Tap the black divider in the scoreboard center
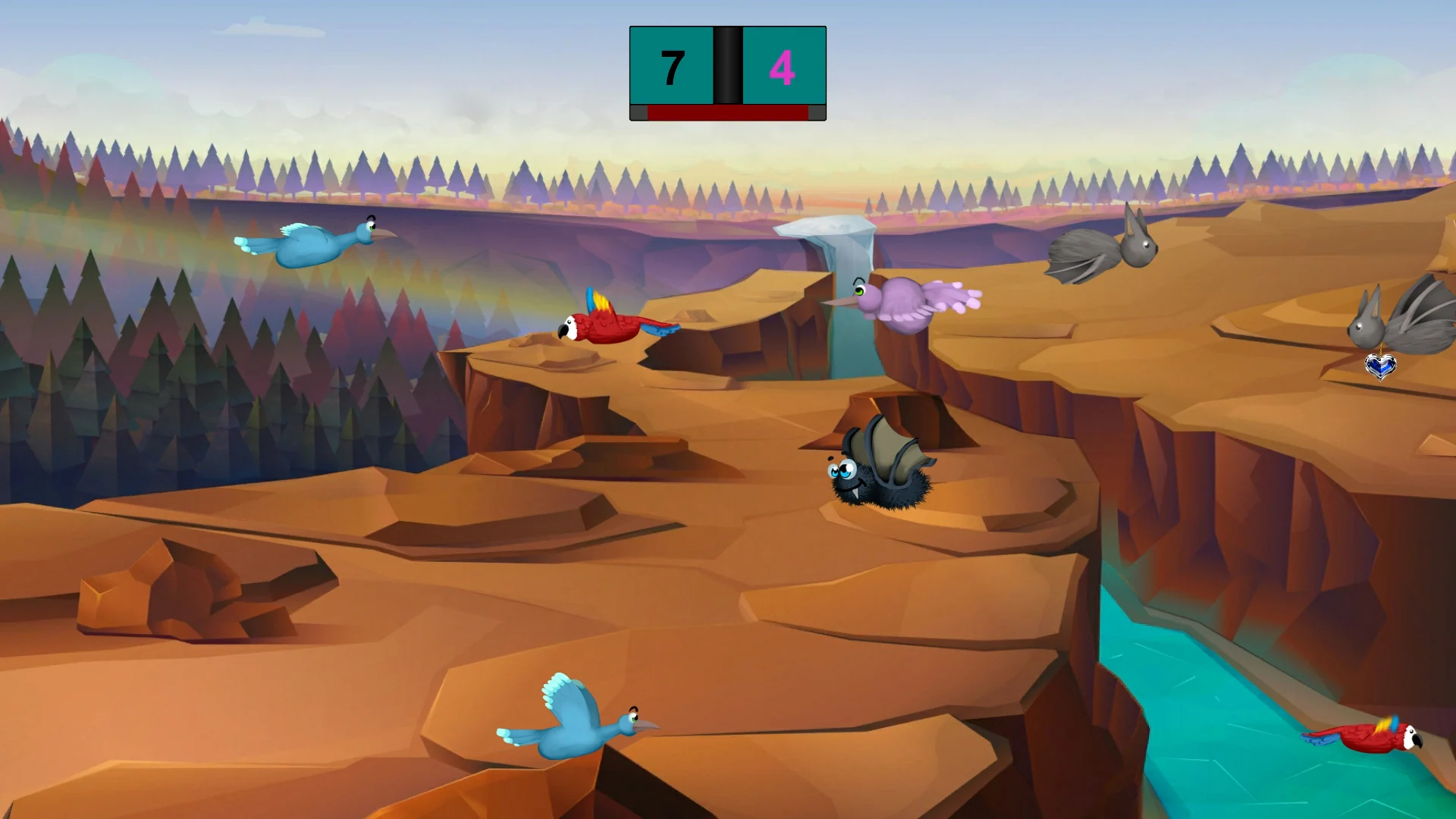The height and width of the screenshot is (819, 1456). tap(726, 64)
